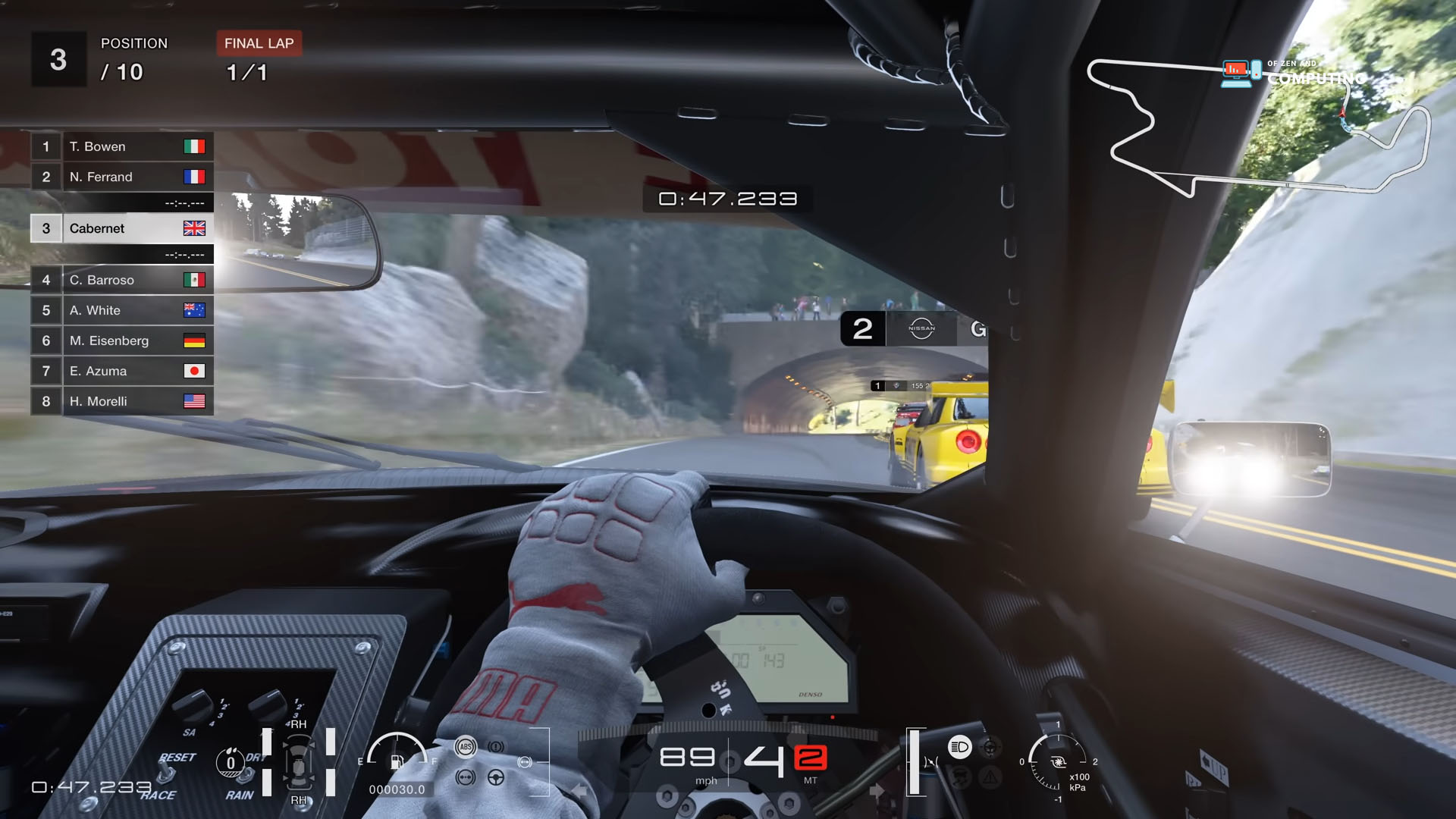Click the FINAL LAP banner

(258, 43)
